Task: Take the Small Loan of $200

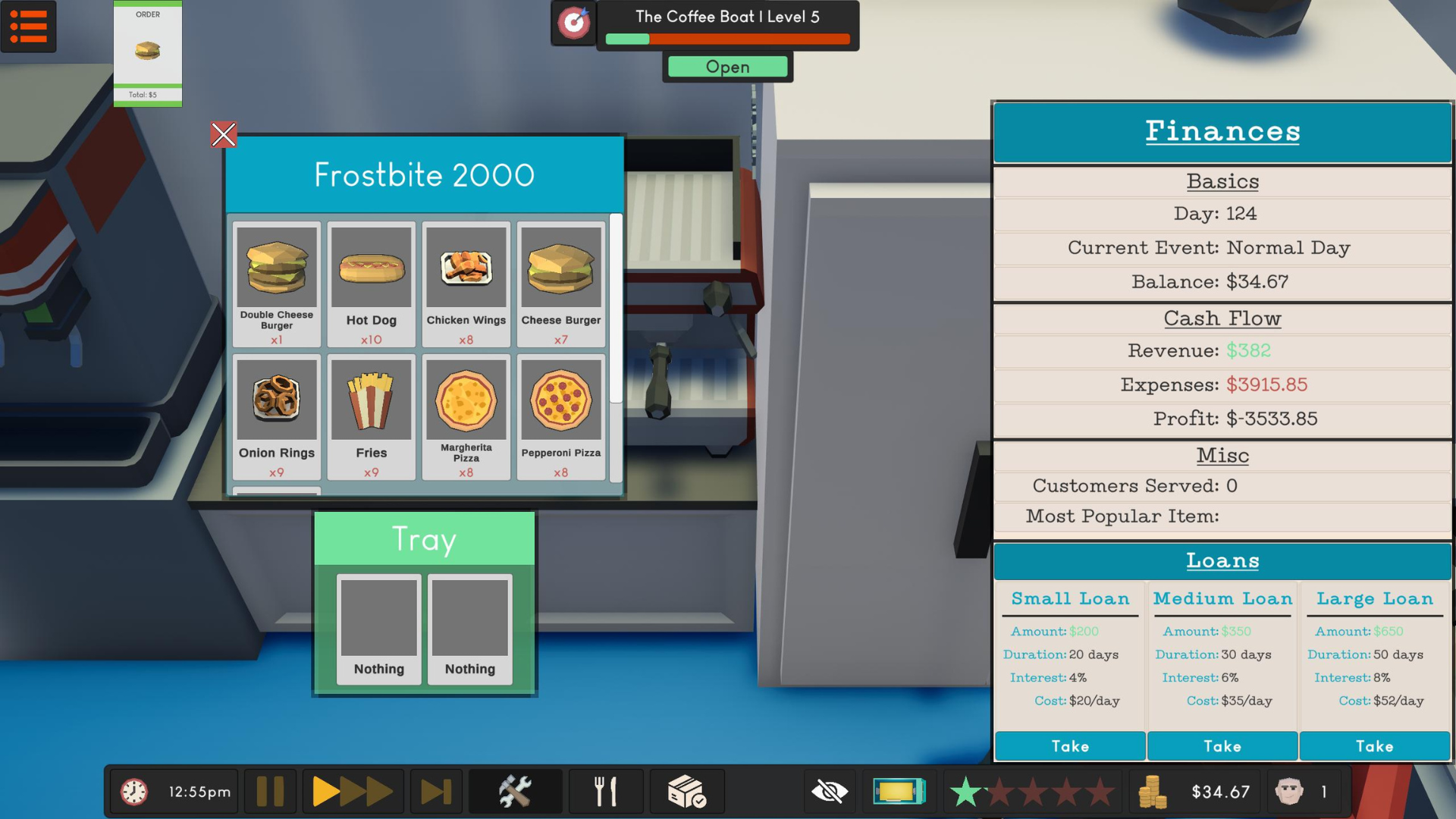Action: coord(1069,746)
